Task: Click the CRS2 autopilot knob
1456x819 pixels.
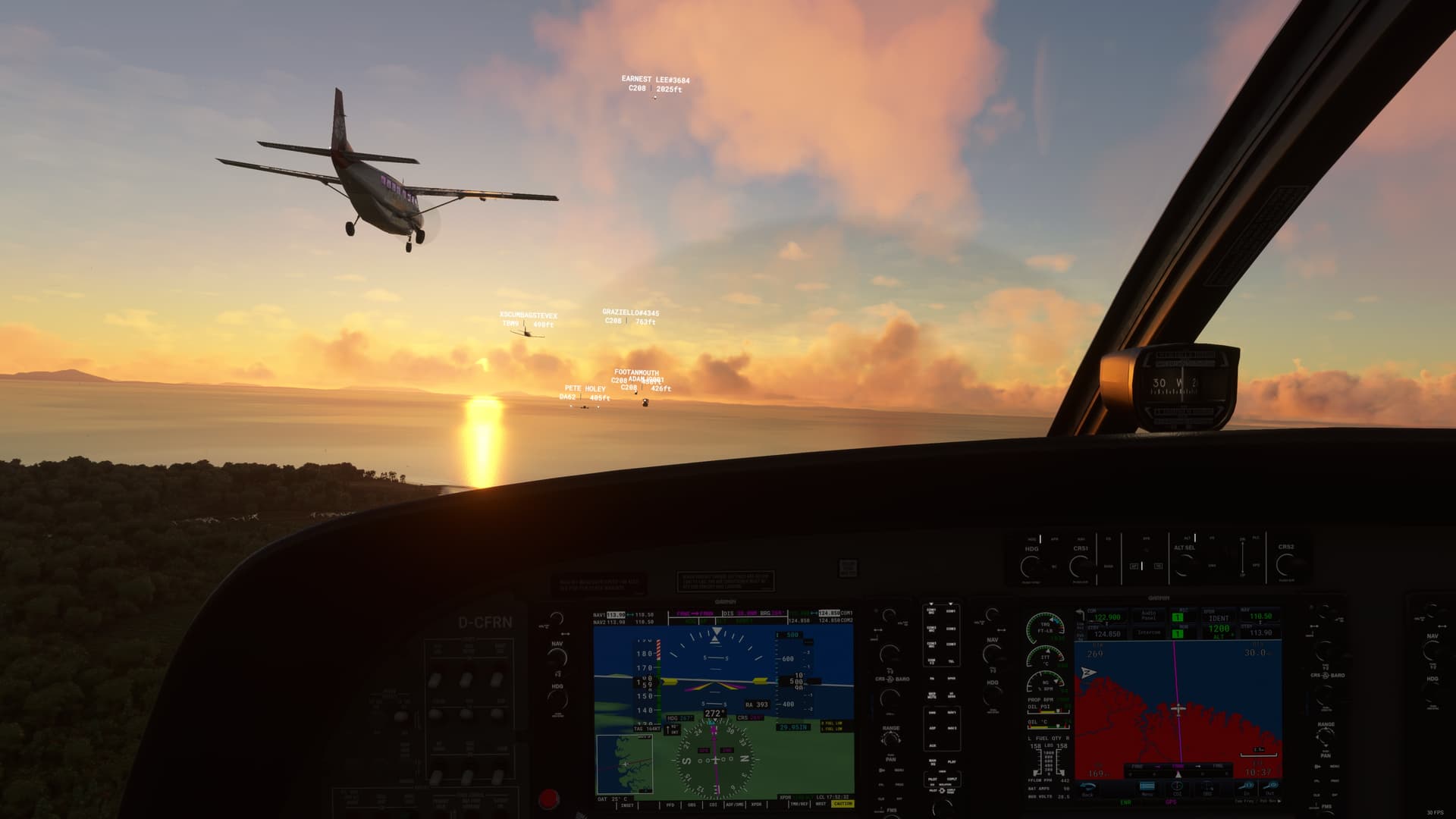Action: click(1286, 564)
